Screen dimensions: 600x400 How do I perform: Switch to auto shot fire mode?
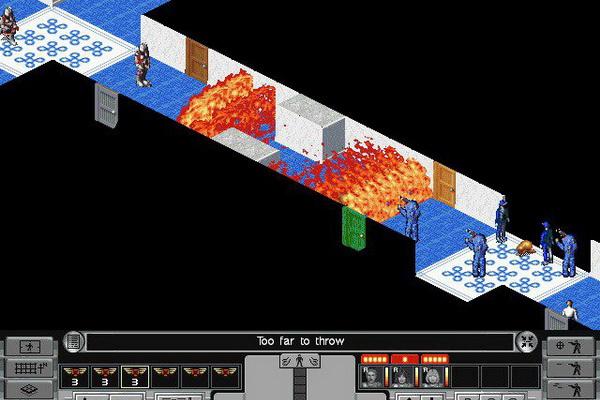[x=570, y=388]
